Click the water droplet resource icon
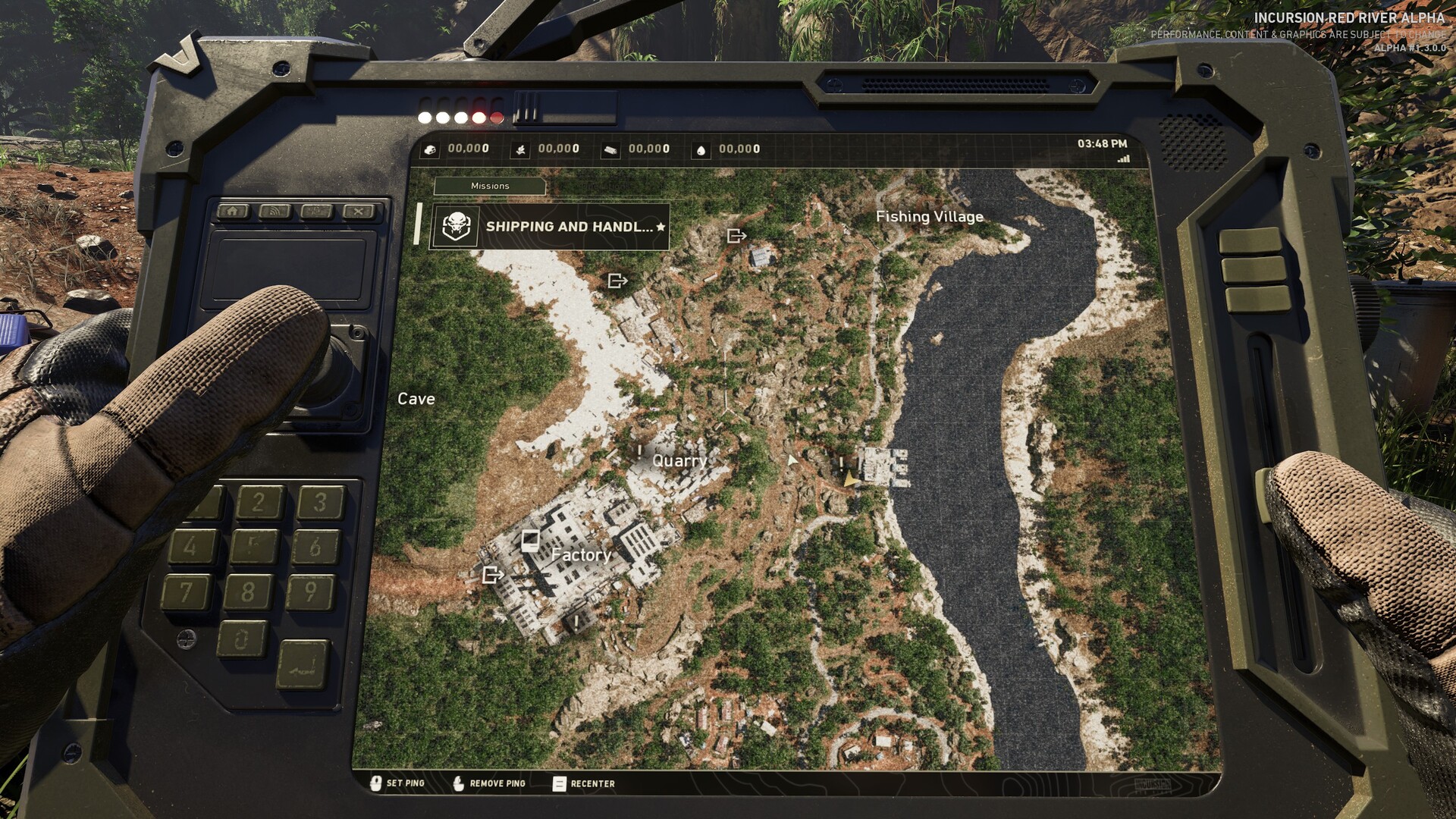The height and width of the screenshot is (819, 1456). (x=701, y=149)
